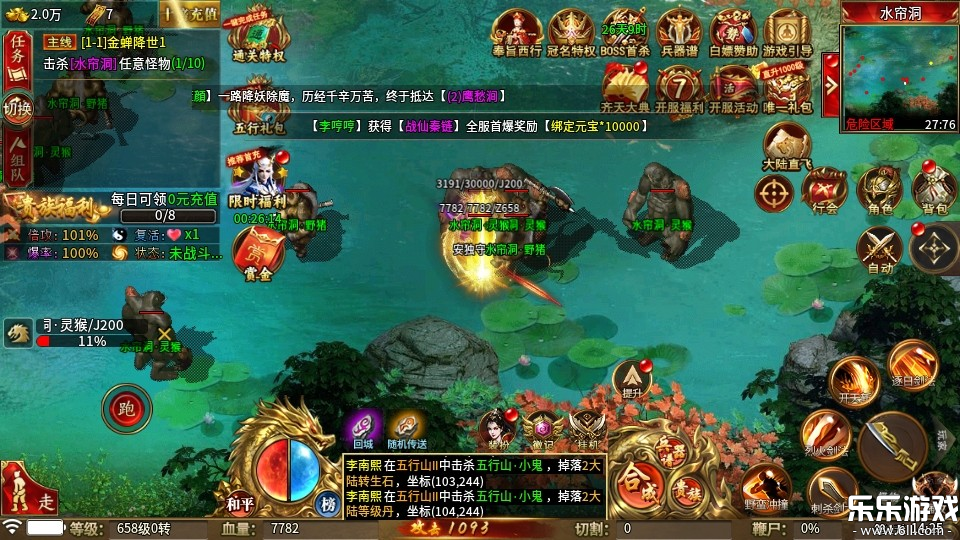Open the 开服福利 server launch rewards
The image size is (960, 540).
[679, 89]
